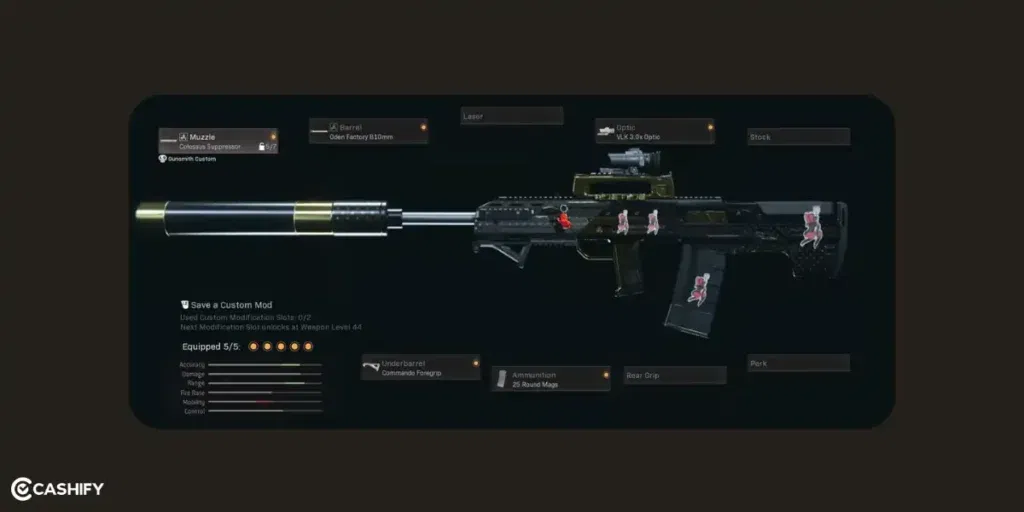
Task: Click the Cashify logo watermark
Action: (x=58, y=489)
